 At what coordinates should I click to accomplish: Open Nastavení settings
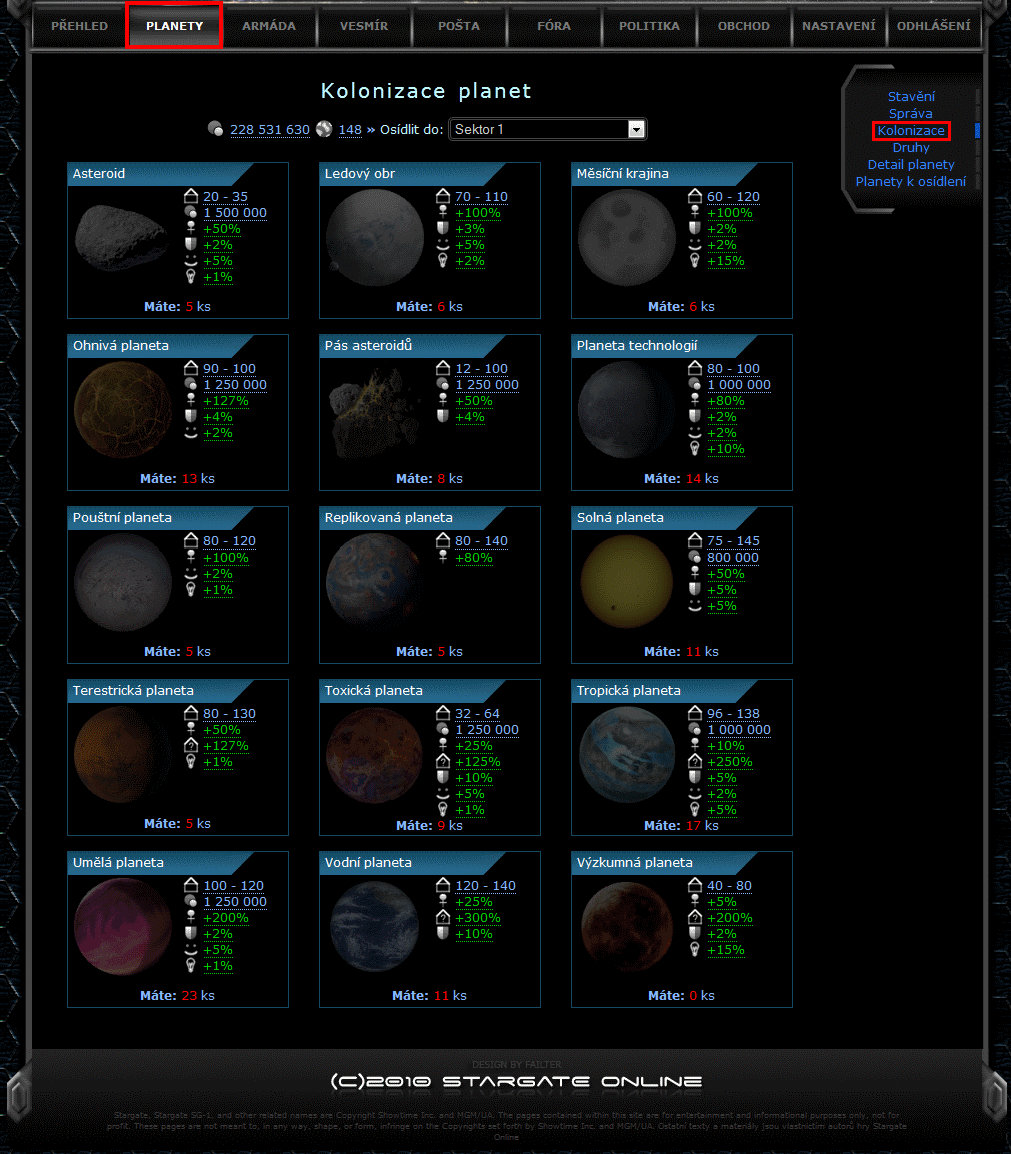click(x=838, y=26)
